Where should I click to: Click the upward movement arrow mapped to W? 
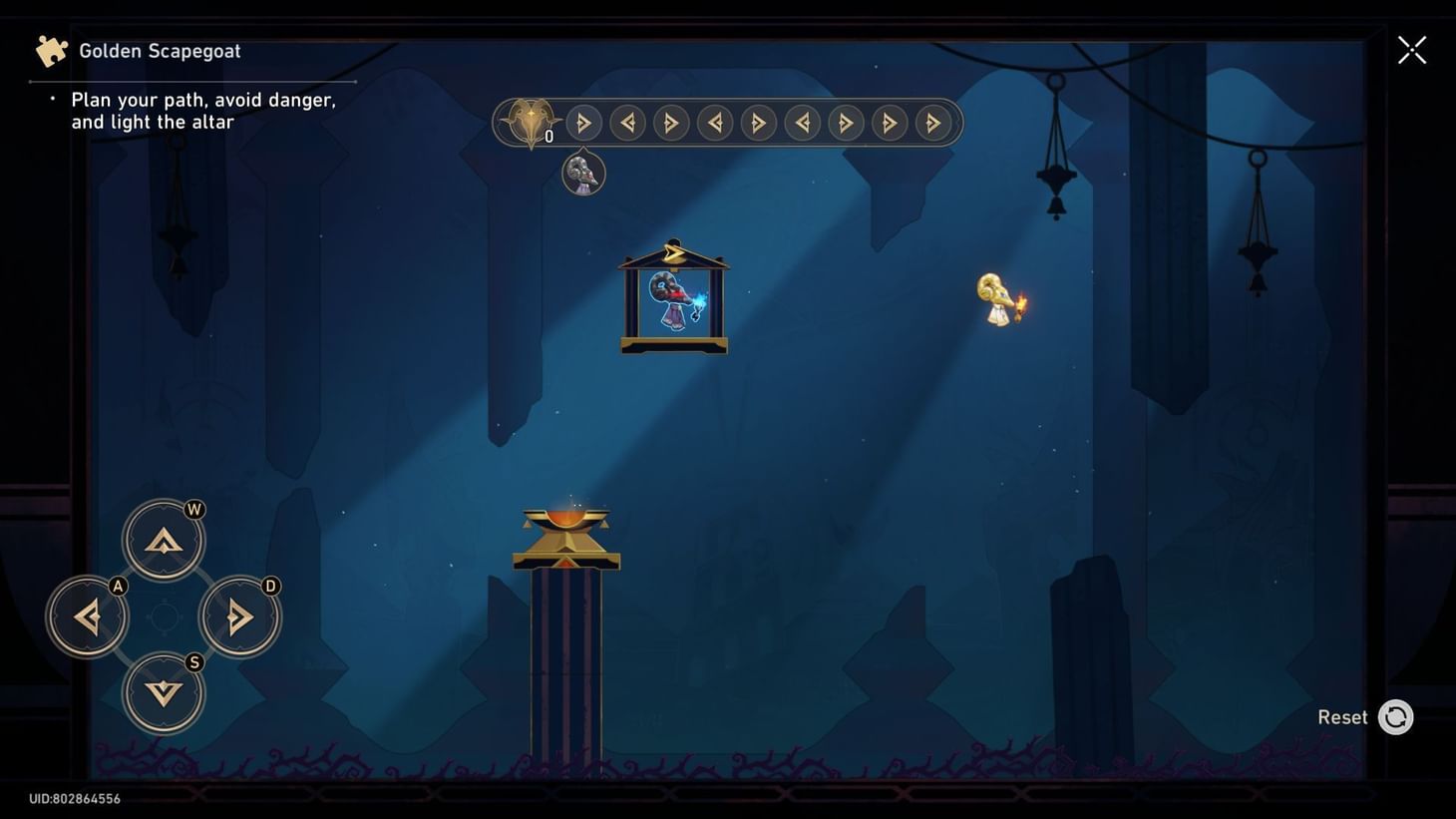click(165, 539)
